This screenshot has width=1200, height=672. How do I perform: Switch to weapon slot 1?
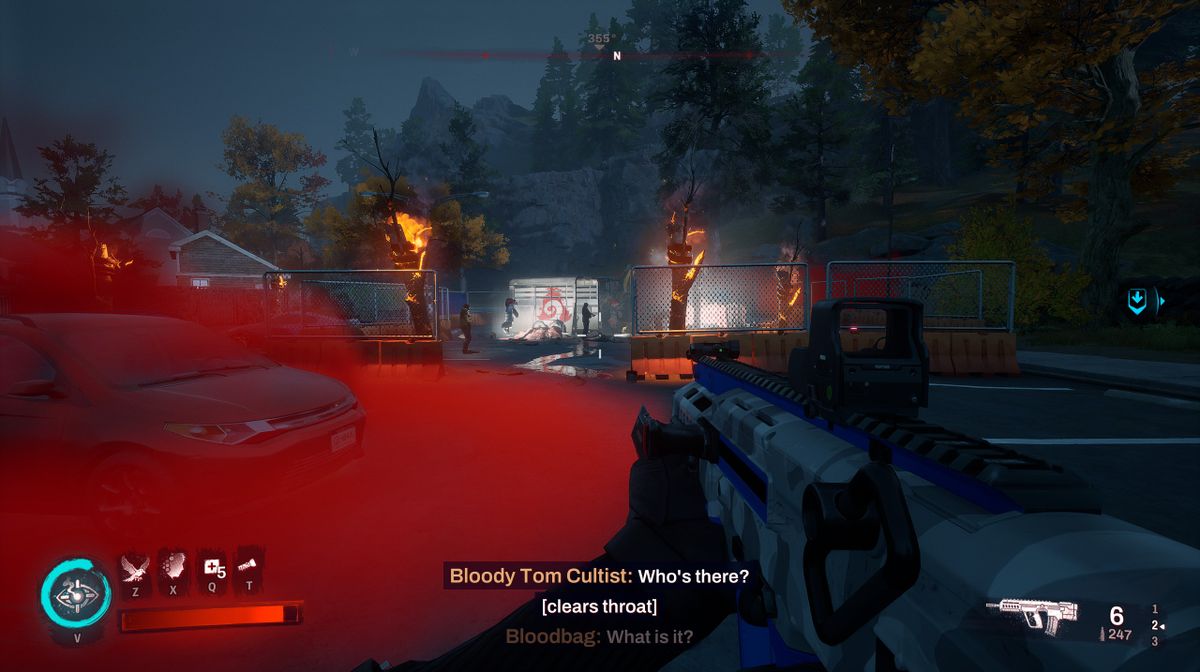pos(1155,609)
